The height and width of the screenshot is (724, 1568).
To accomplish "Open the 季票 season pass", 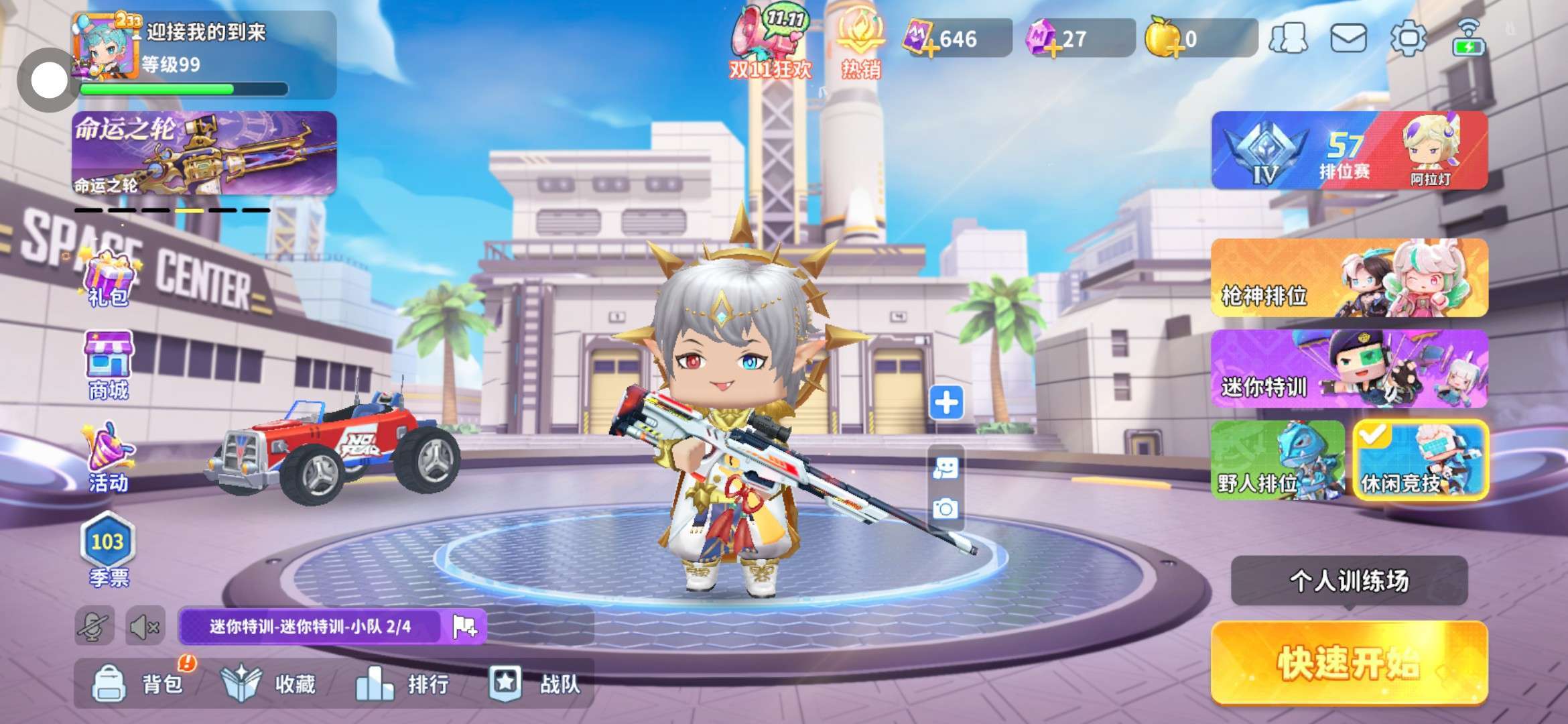I will point(109,550).
